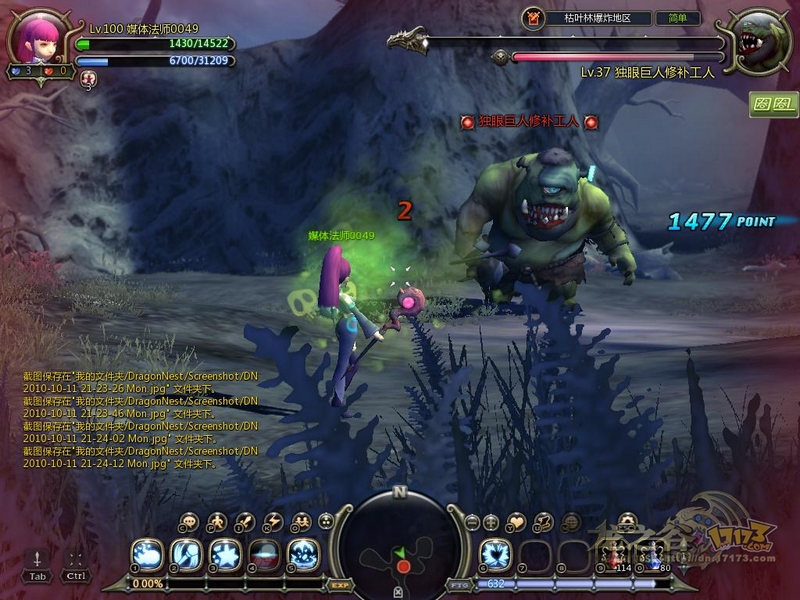Open the heart-shaped menu icon
The height and width of the screenshot is (600, 800).
[x=516, y=522]
